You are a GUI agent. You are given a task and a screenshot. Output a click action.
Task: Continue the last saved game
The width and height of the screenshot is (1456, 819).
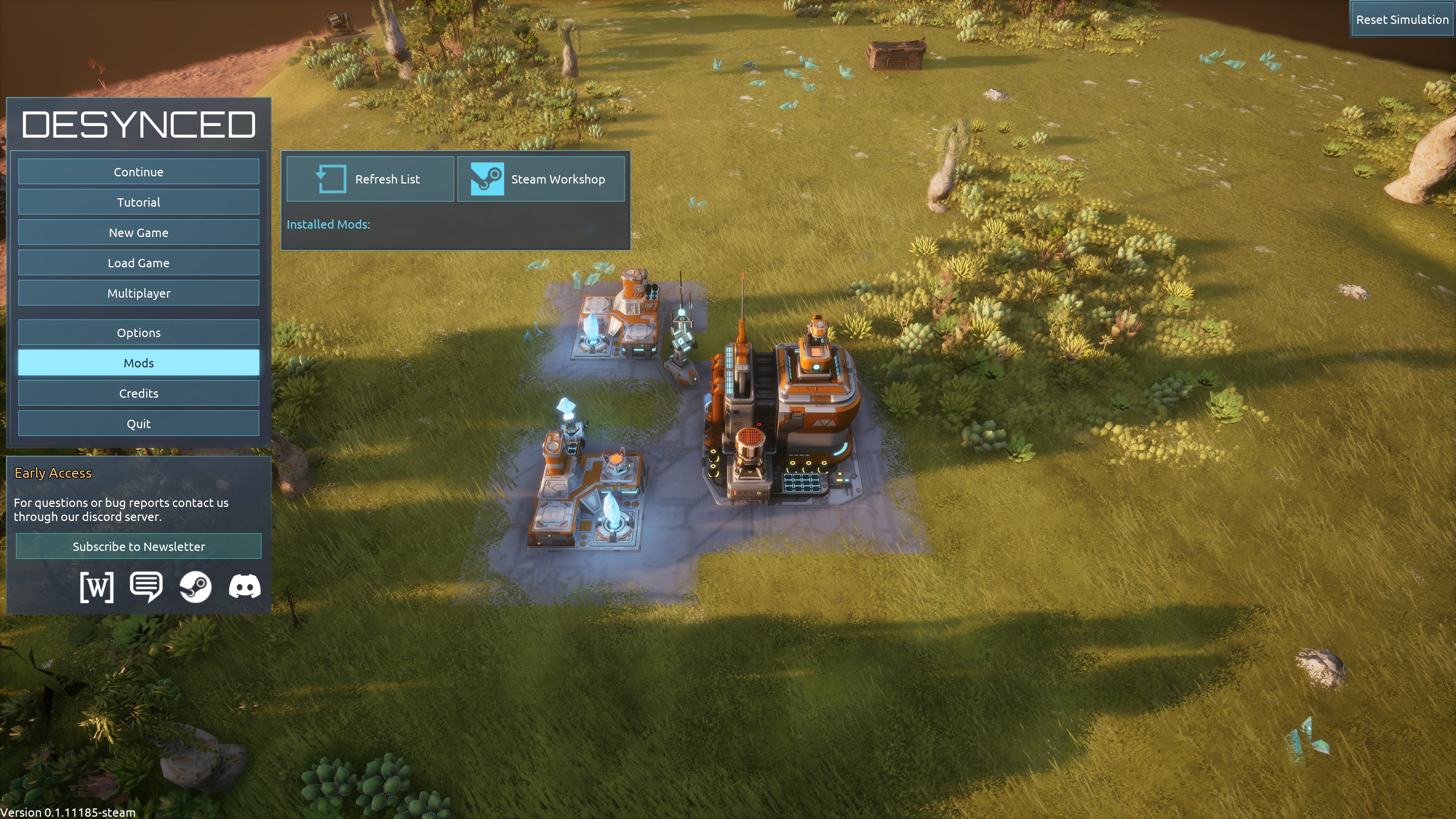pos(138,172)
